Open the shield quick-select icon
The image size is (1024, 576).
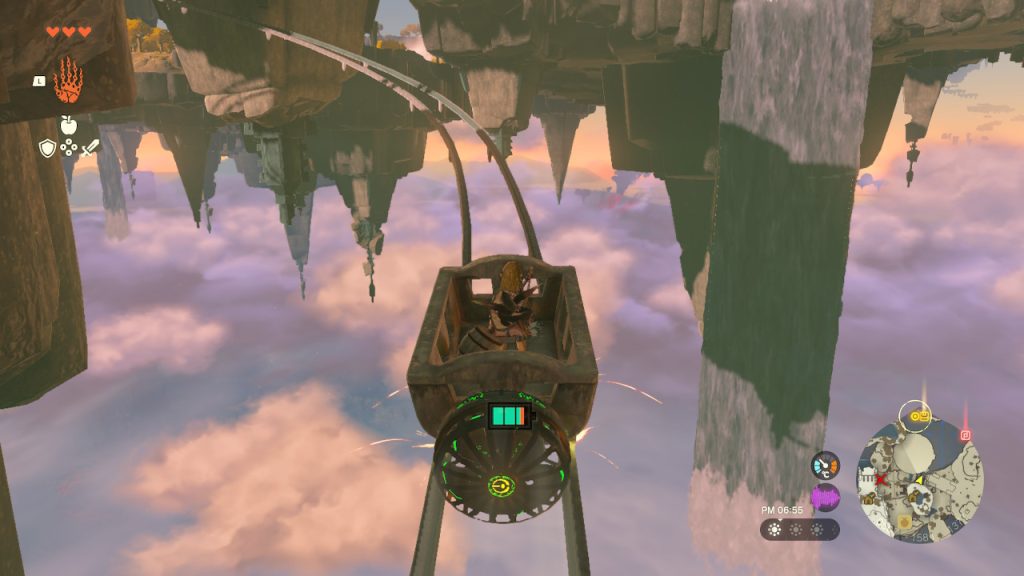click(47, 148)
